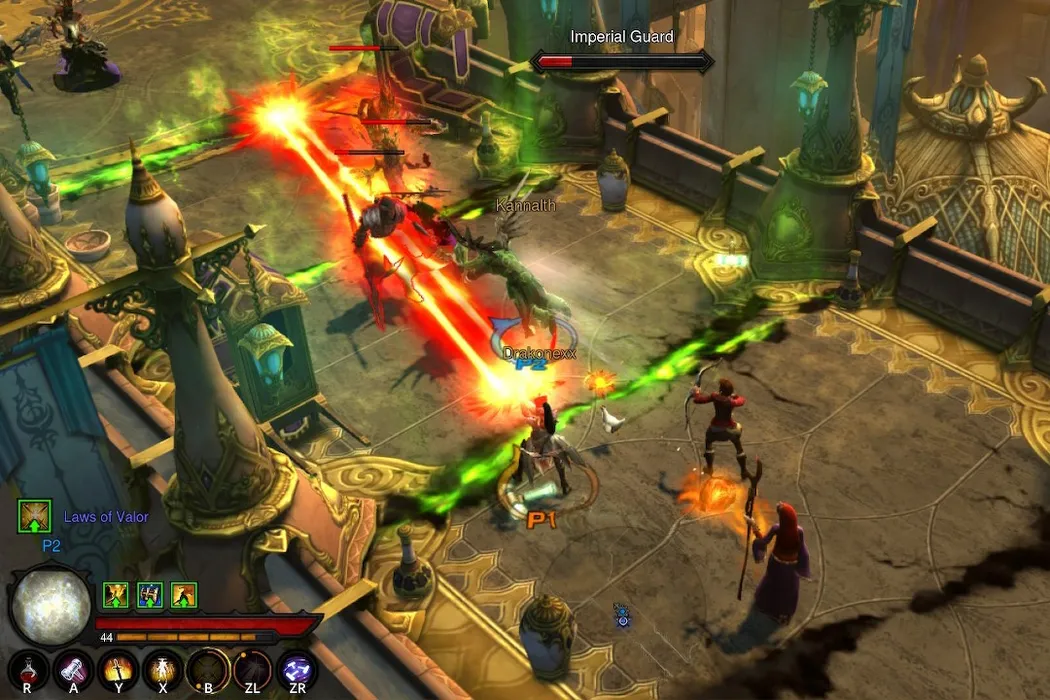Viewport: 1050px width, 700px height.
Task: Inspect the orange running-figure buff icon
Action: pyautogui.click(x=184, y=596)
